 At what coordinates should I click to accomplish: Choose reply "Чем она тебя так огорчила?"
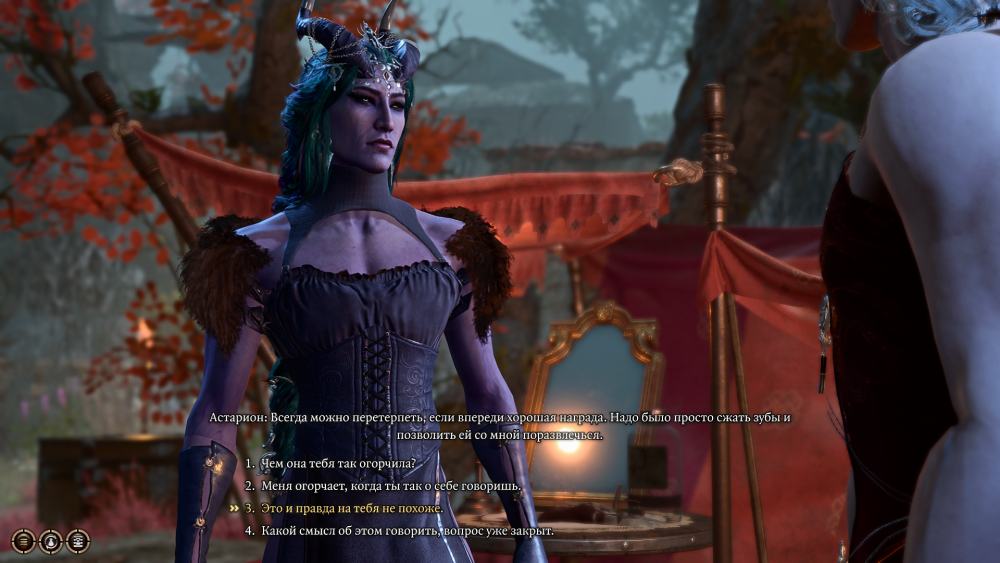tap(337, 464)
